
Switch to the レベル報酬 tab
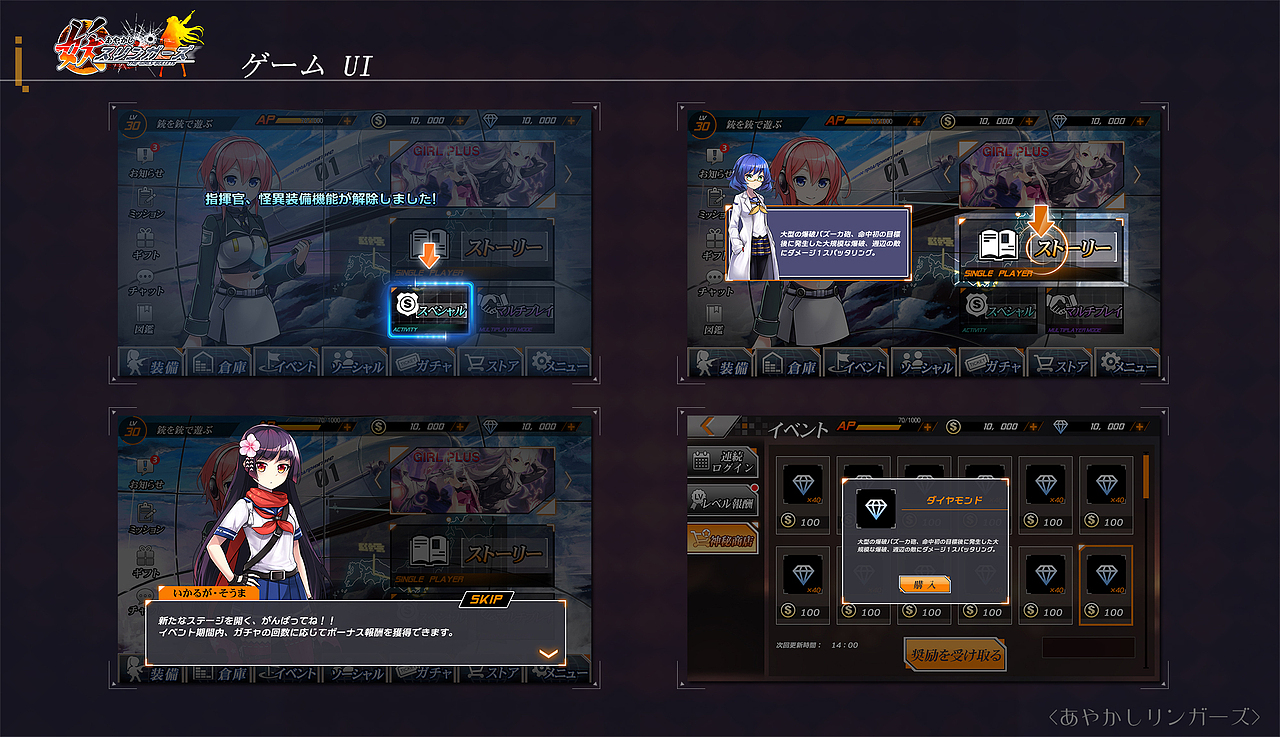point(722,500)
